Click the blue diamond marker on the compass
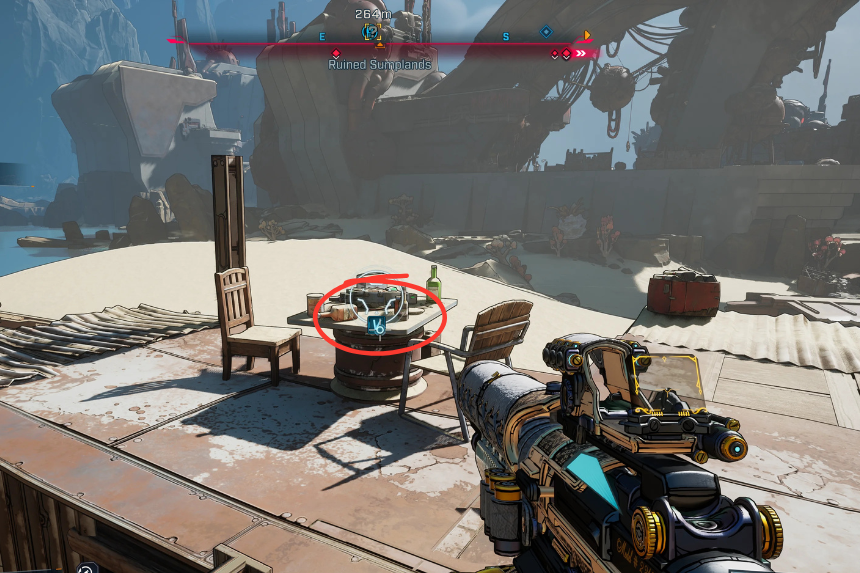 545,32
